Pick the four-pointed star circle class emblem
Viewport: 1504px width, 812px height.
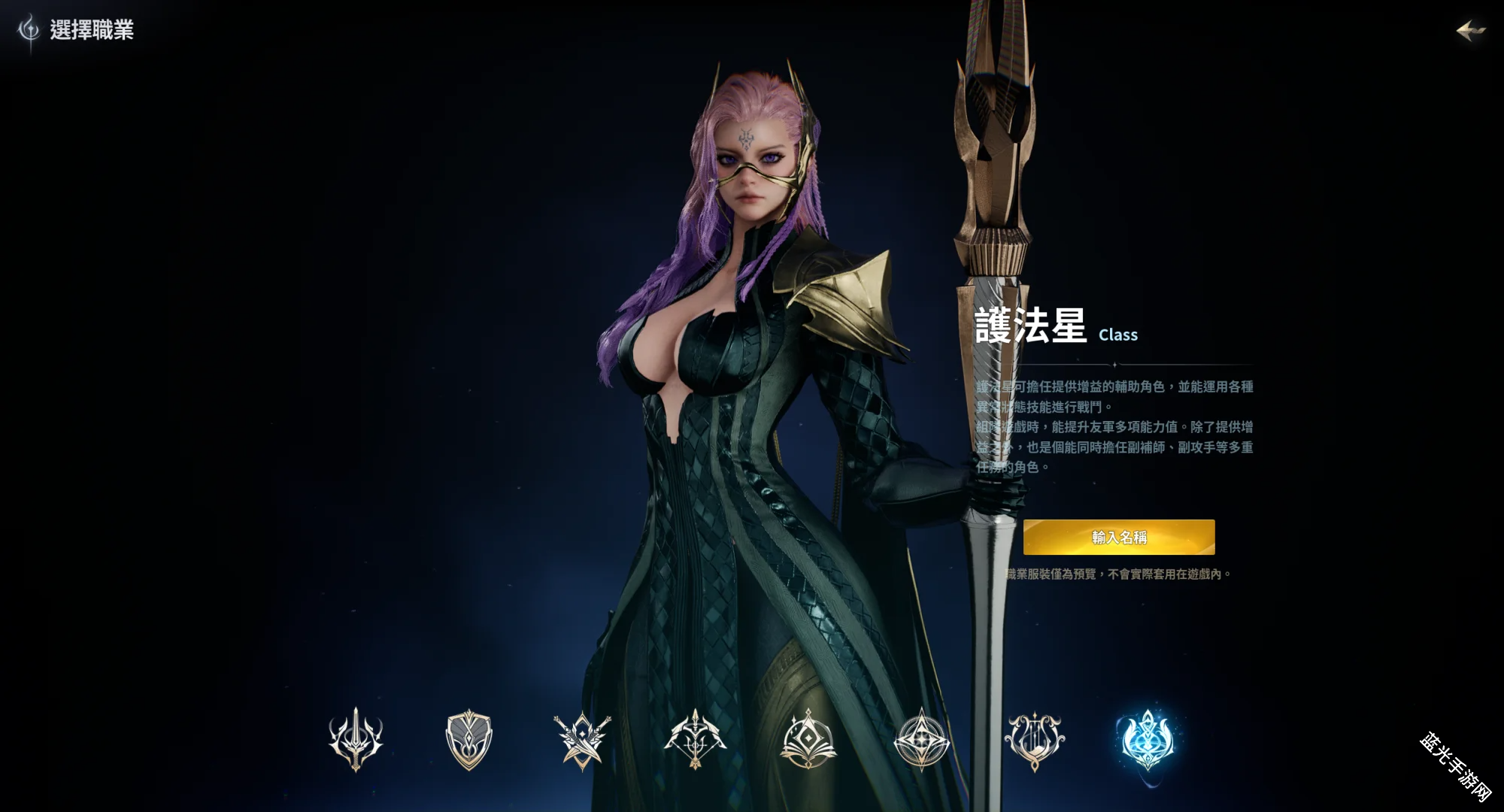click(921, 739)
